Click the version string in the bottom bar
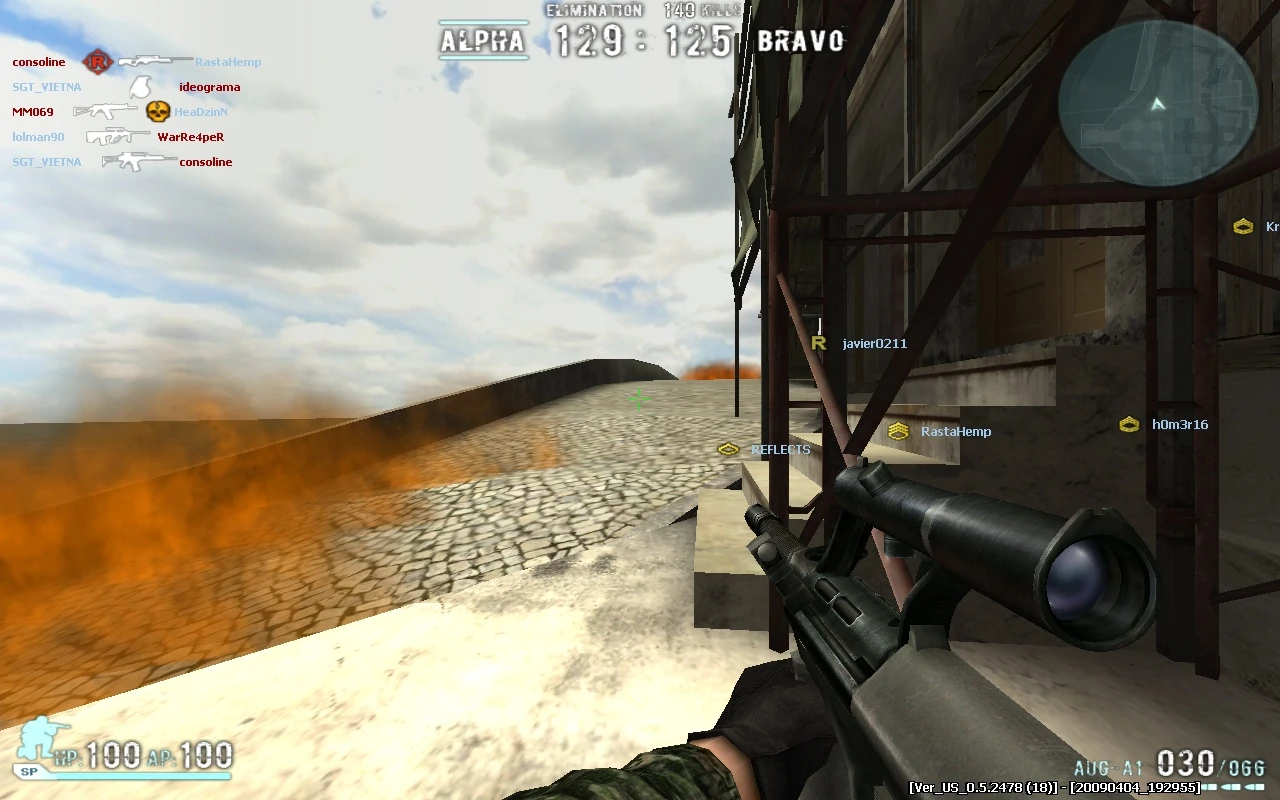The width and height of the screenshot is (1280, 800). click(x=1054, y=787)
